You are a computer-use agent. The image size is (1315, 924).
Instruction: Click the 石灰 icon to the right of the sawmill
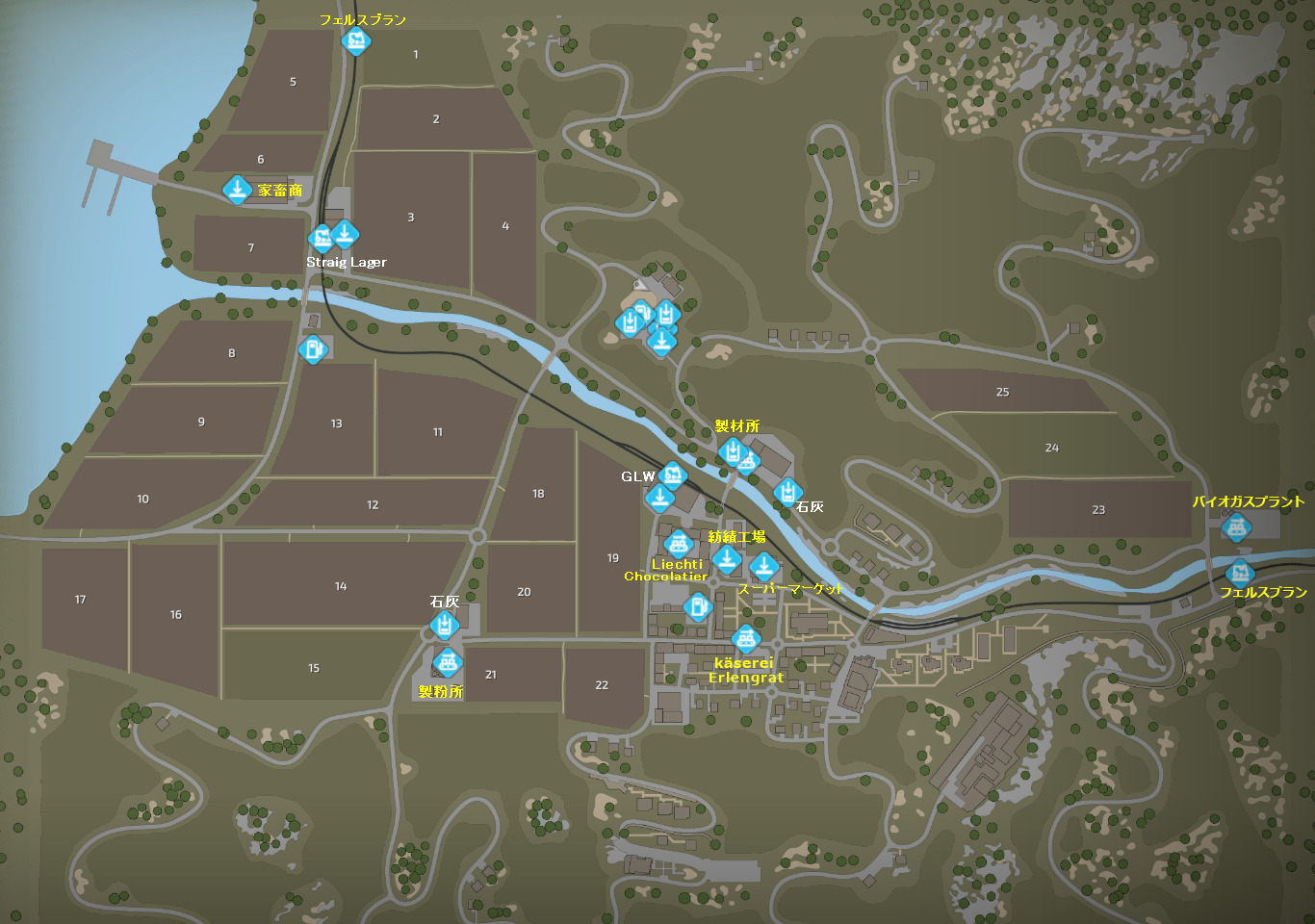[x=789, y=490]
